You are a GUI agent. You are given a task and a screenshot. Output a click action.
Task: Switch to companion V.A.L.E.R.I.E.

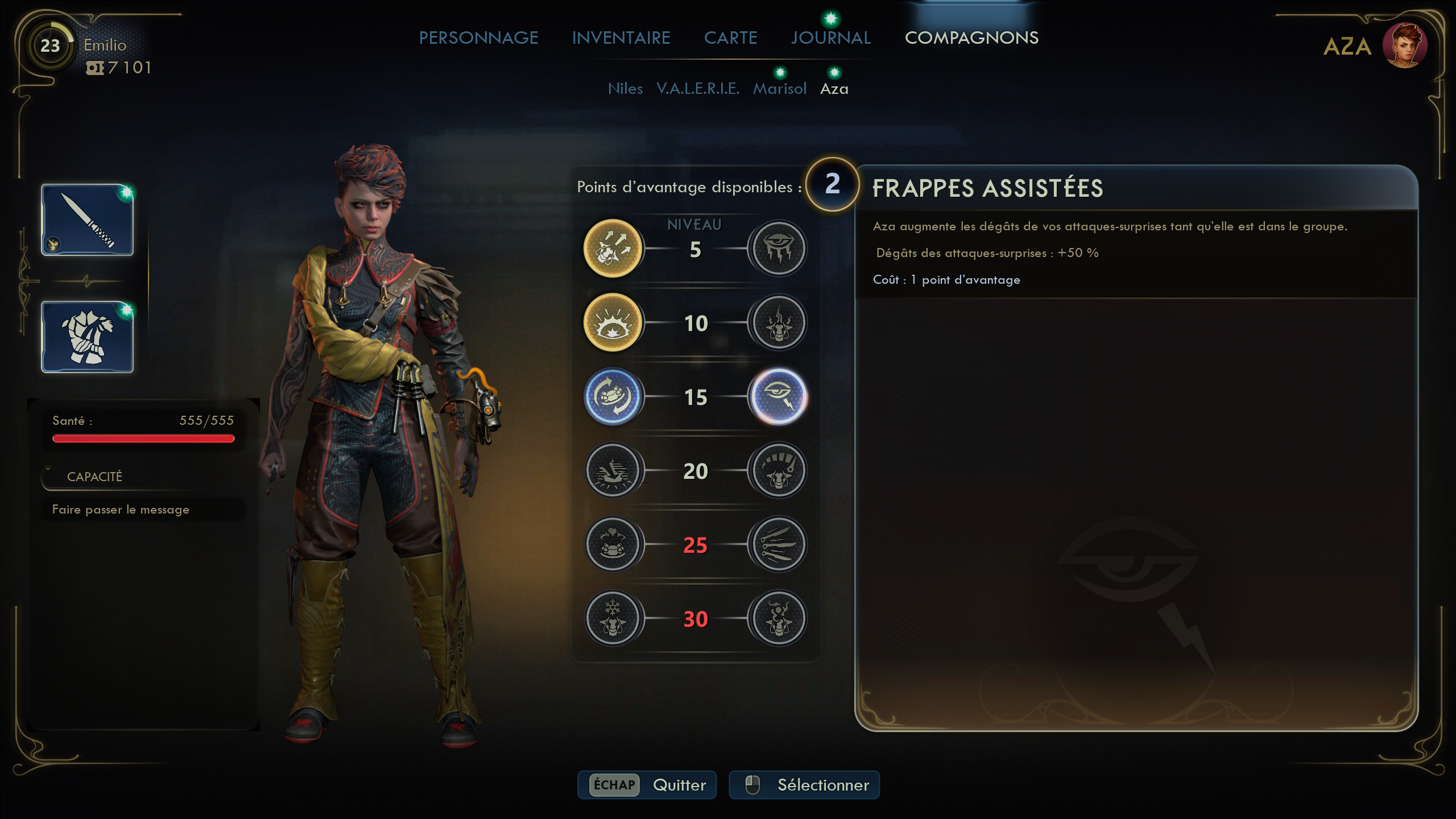pos(698,89)
